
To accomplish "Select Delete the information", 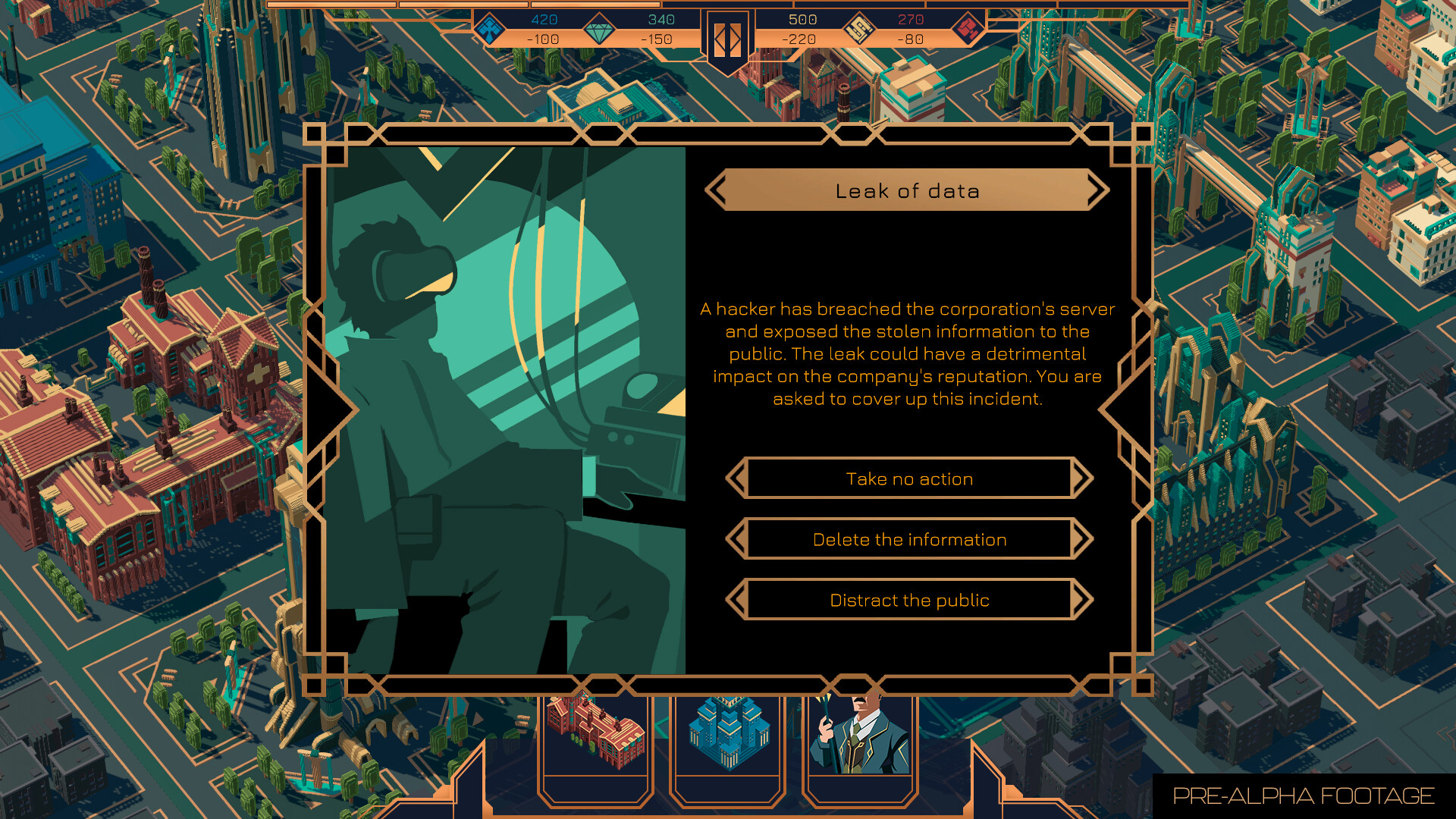I will [x=909, y=538].
